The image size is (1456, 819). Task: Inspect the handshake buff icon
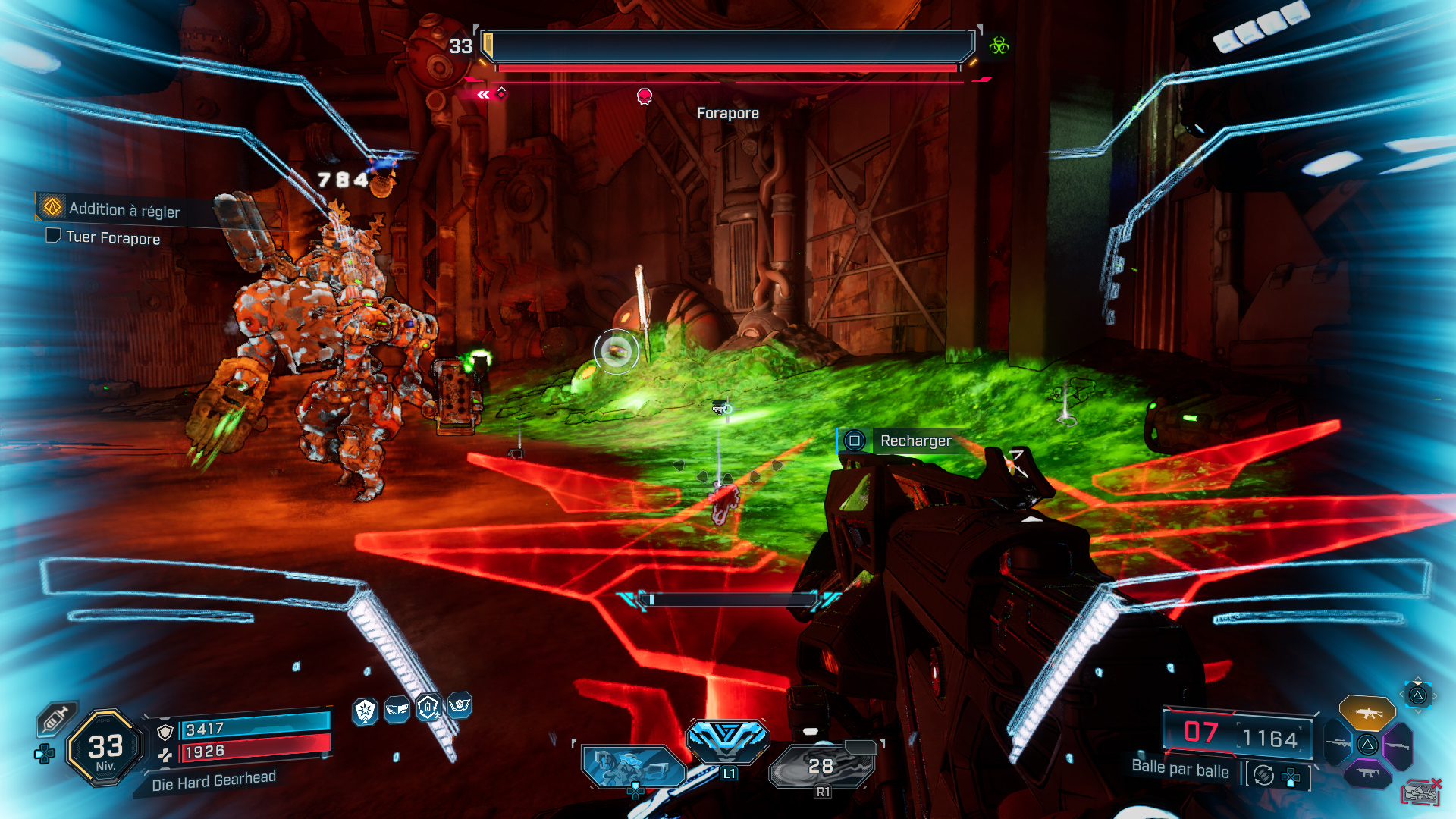pos(397,710)
